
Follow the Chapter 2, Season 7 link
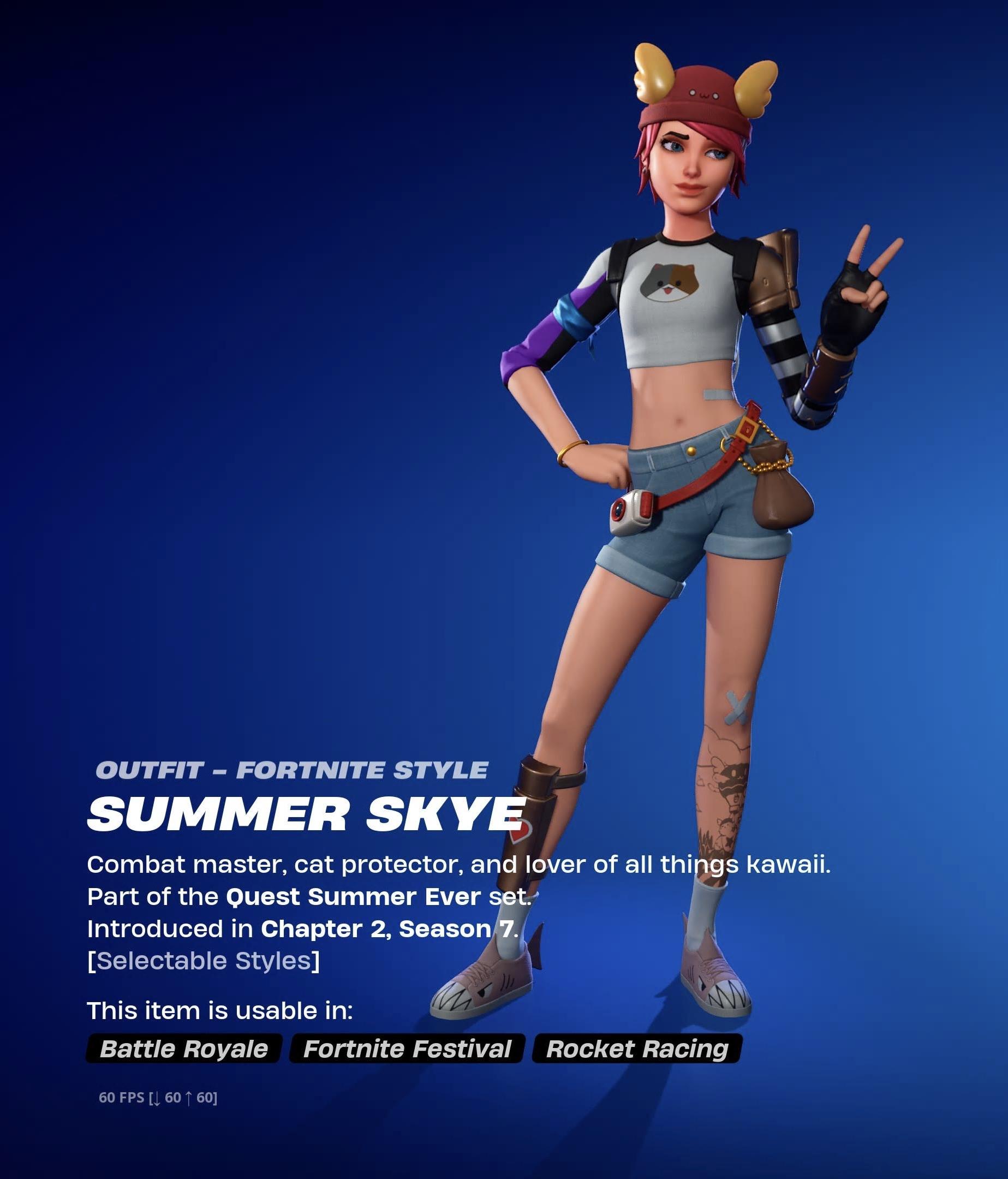tap(387, 929)
